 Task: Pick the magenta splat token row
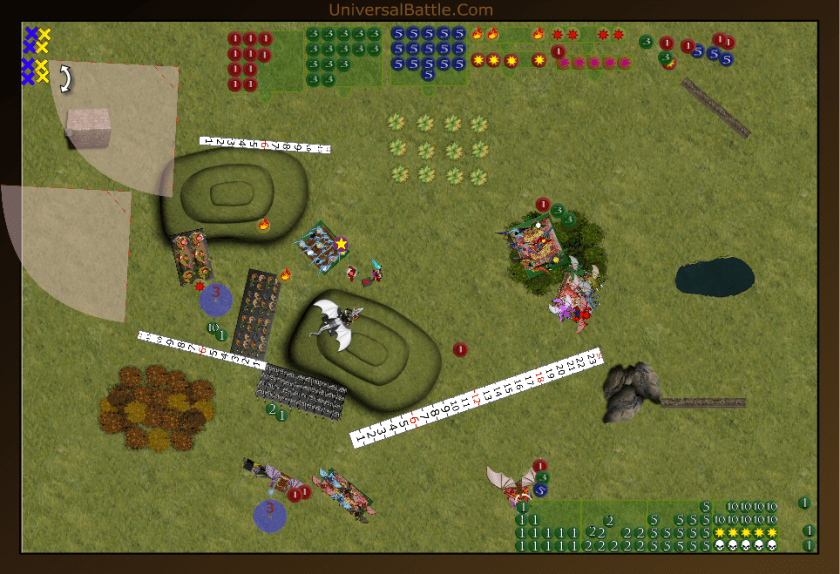(x=594, y=62)
